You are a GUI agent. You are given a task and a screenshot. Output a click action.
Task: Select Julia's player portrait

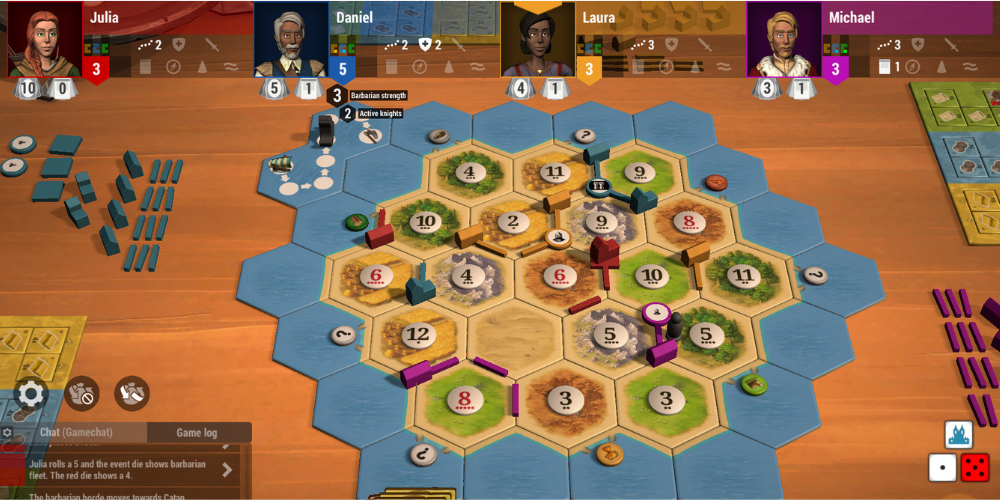click(45, 40)
